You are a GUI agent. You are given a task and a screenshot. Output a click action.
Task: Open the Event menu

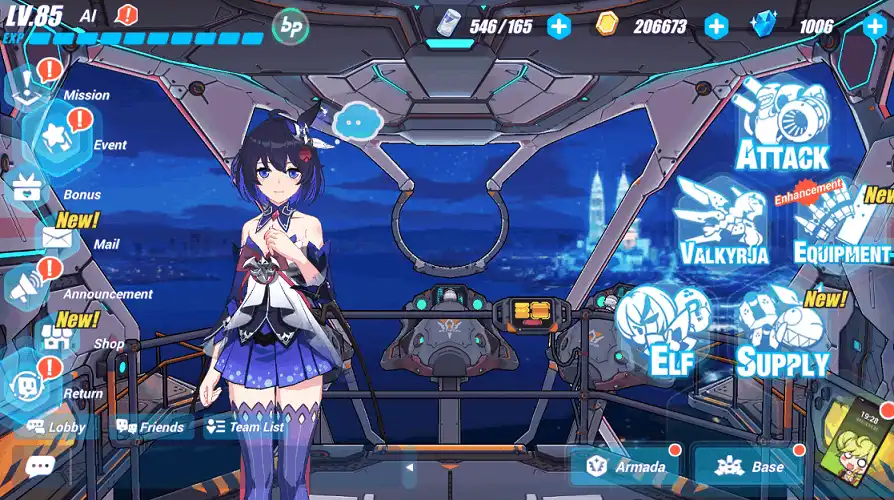58,137
